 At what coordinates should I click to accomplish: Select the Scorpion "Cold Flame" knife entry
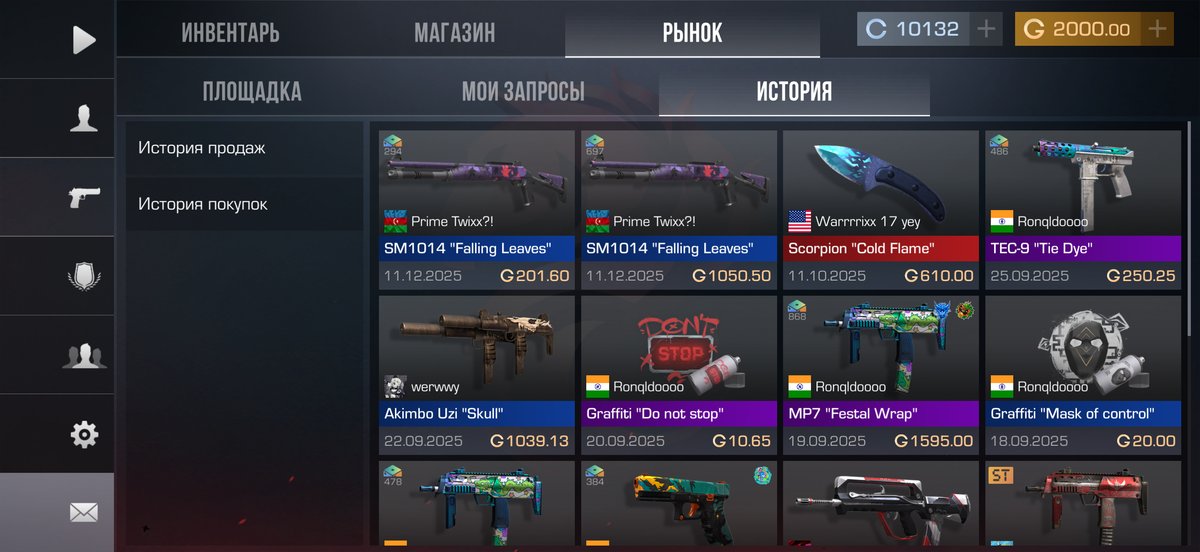coord(880,210)
